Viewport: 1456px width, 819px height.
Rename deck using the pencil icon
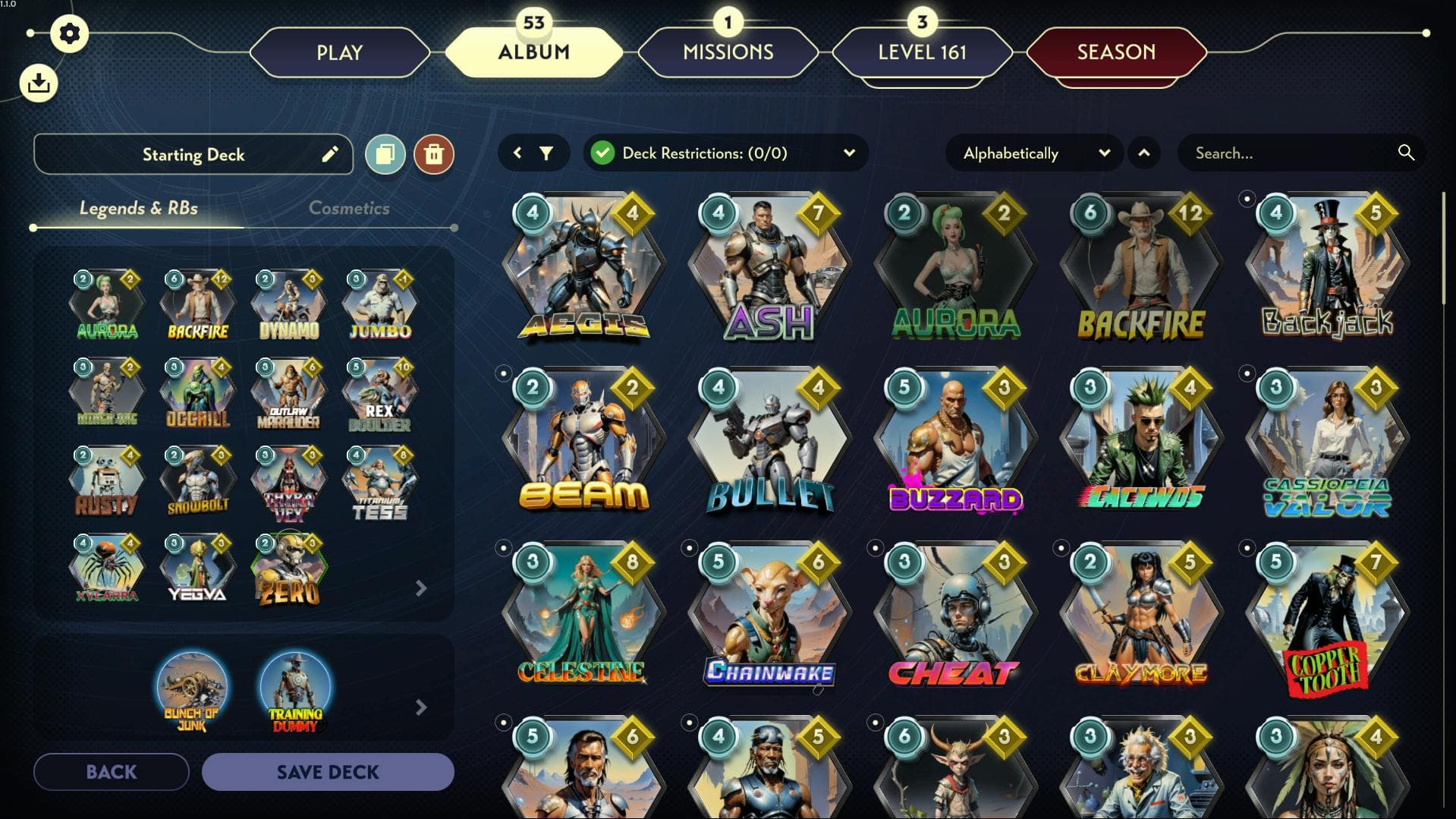click(x=329, y=154)
